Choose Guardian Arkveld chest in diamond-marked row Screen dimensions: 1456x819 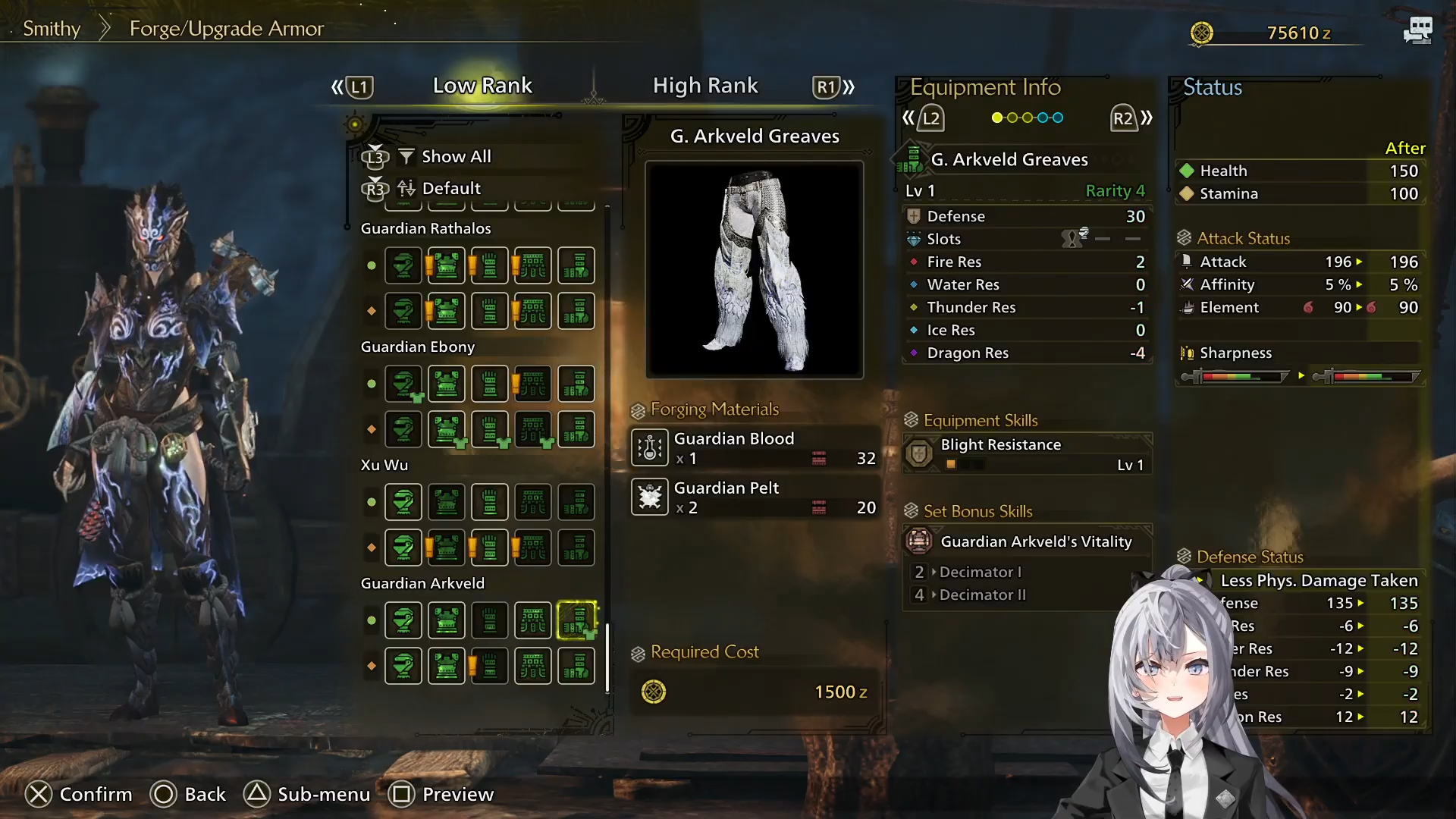pos(447,666)
